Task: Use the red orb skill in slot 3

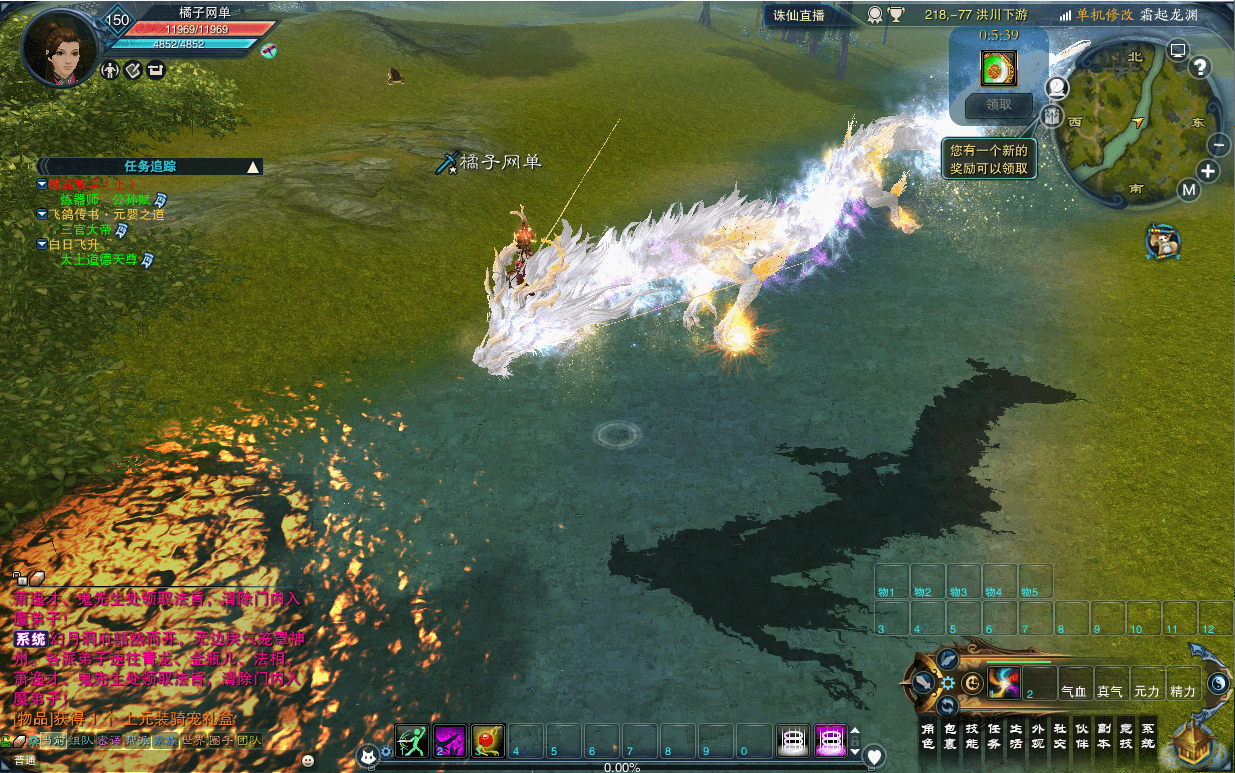Action: click(x=488, y=741)
